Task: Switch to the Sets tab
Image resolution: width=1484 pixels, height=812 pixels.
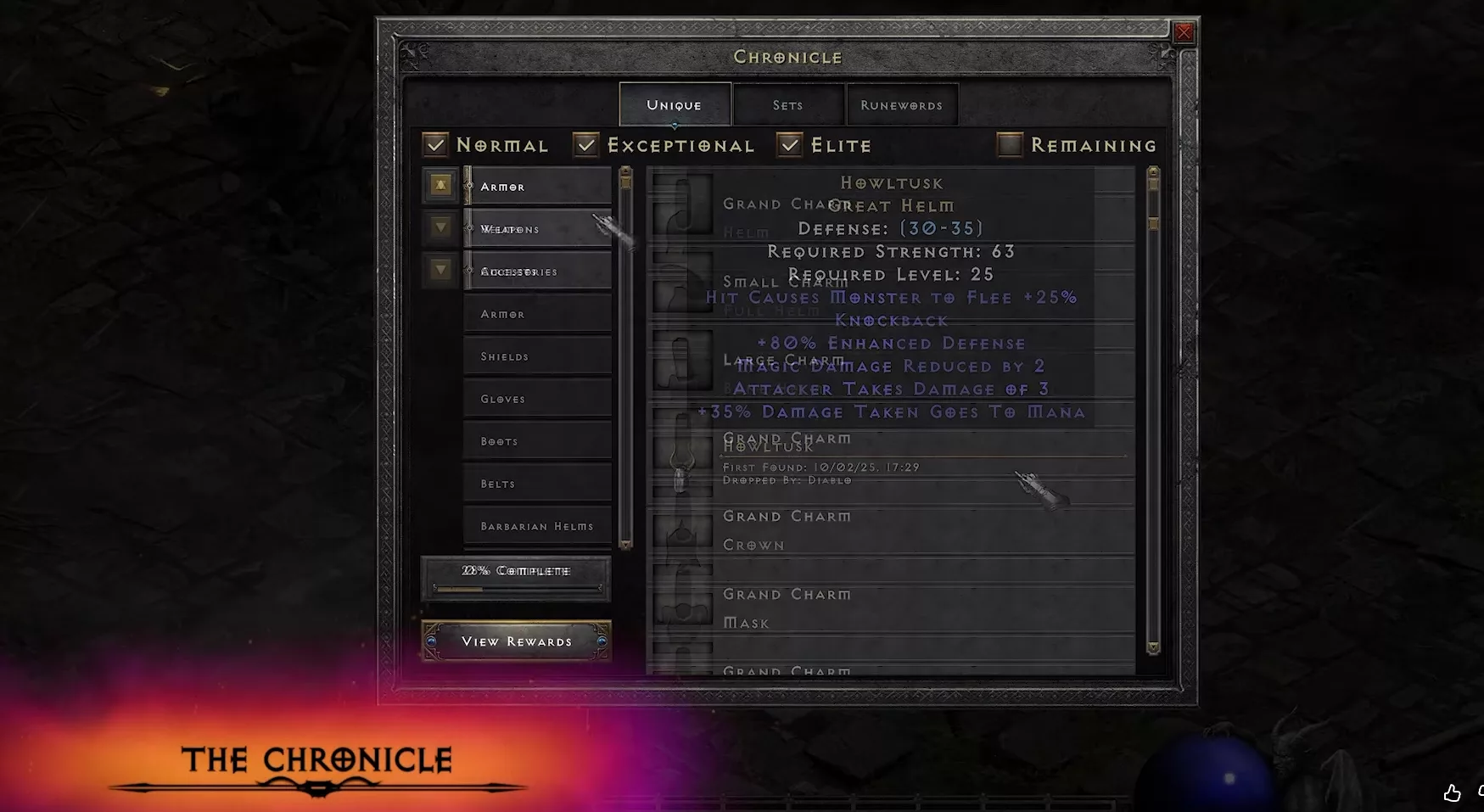Action: coord(787,105)
